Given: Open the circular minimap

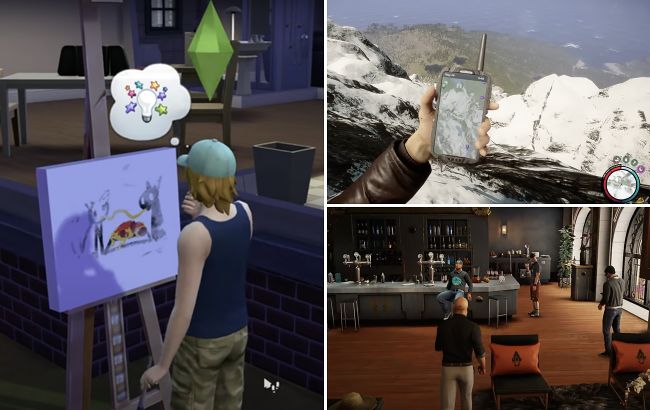Looking at the screenshot, I should pyautogui.click(x=622, y=183).
